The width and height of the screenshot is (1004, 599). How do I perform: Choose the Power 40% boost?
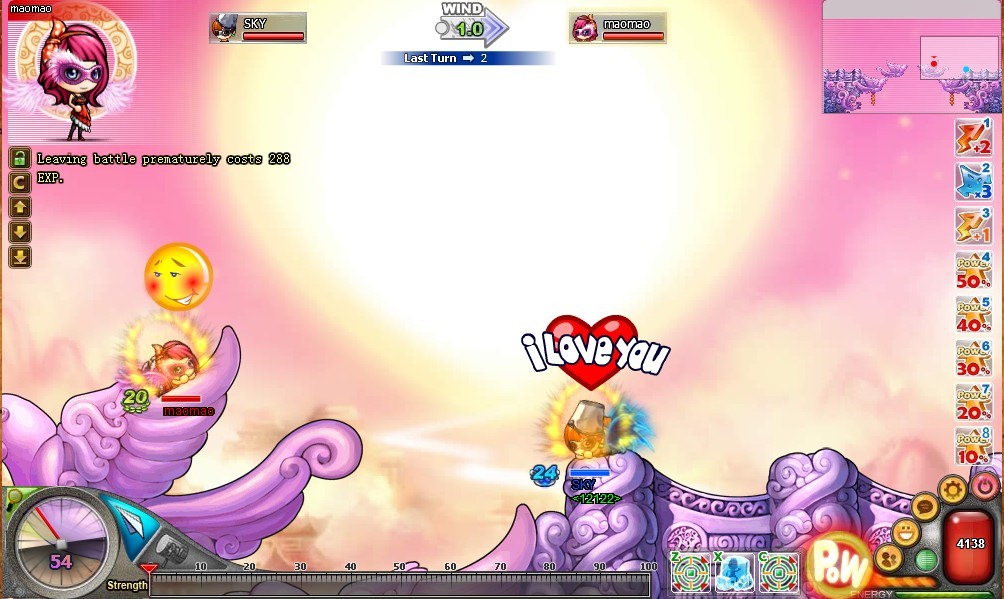point(972,315)
